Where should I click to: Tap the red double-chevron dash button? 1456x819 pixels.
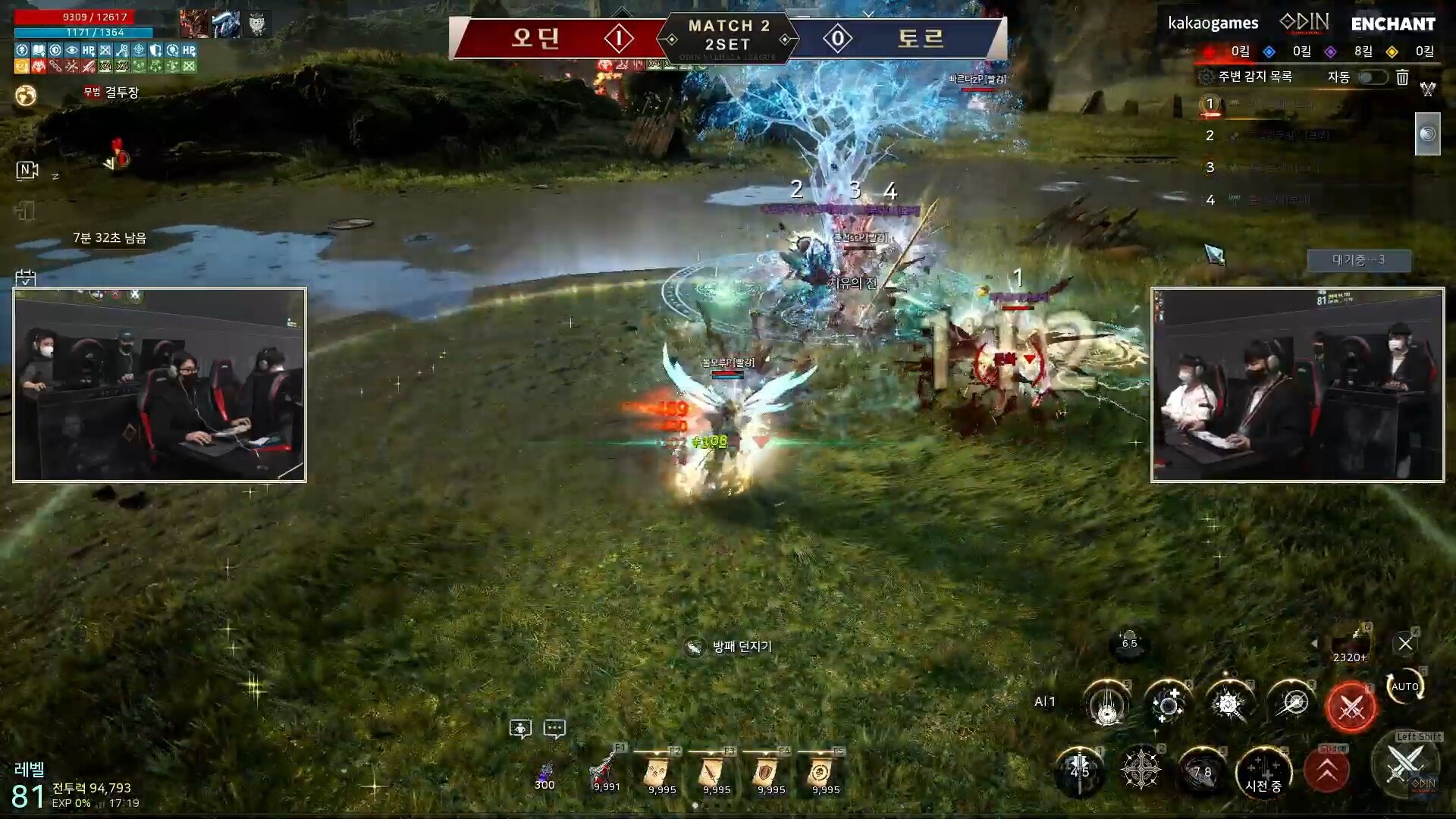pos(1326,771)
